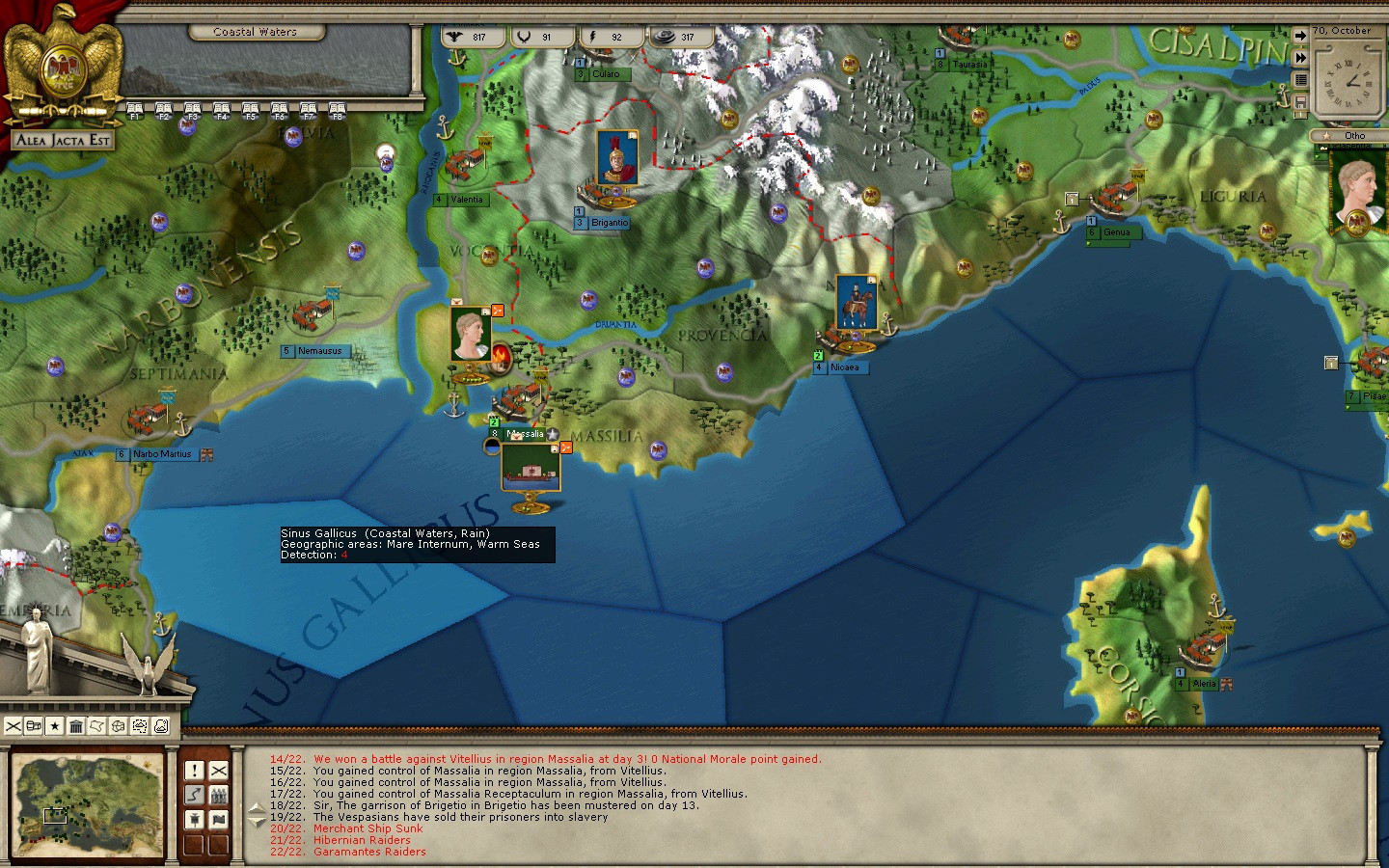Click the double arrow fast-forward button
The image size is (1389, 868).
tap(1300, 58)
